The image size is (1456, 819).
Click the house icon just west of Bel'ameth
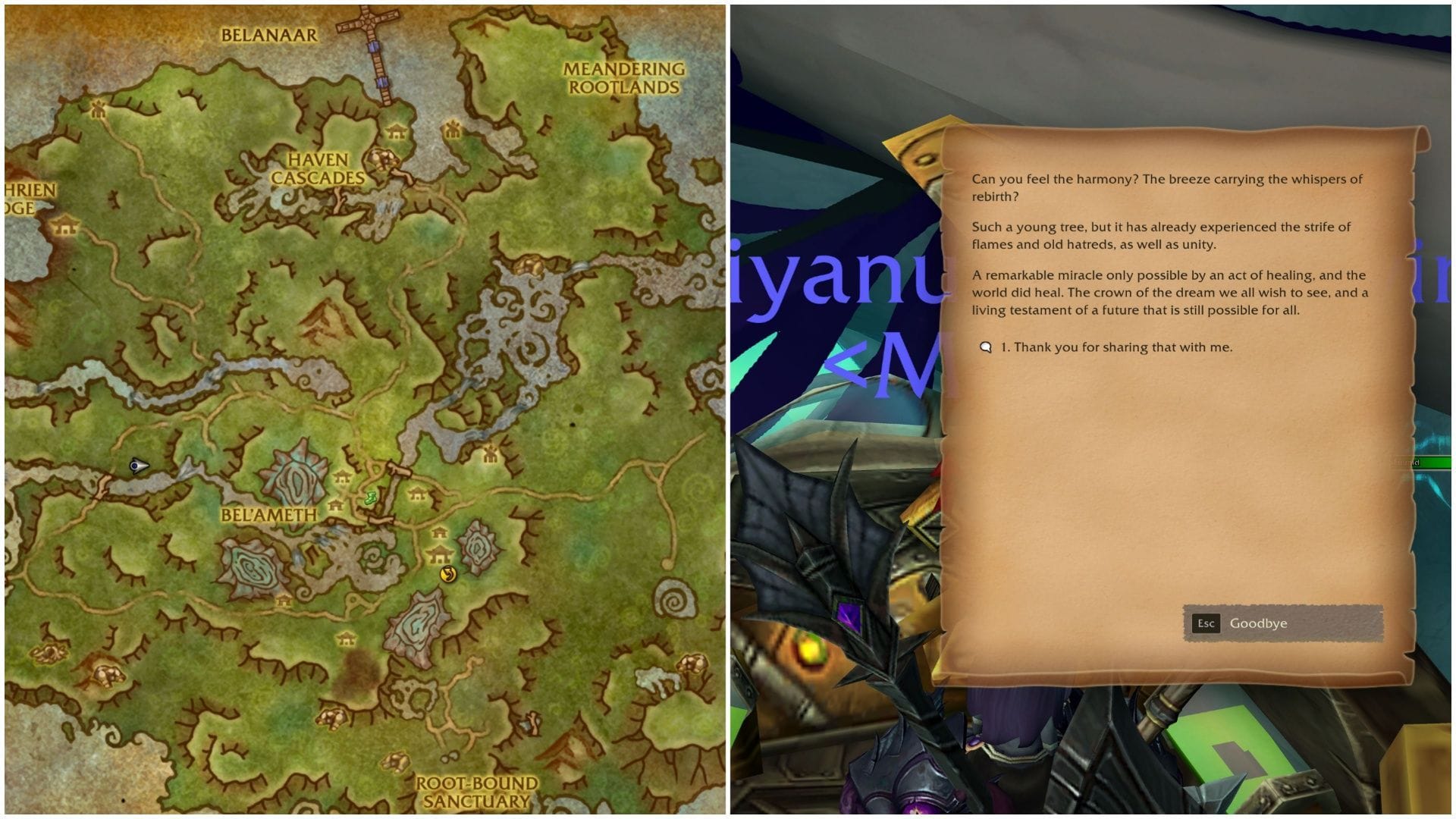click(335, 507)
